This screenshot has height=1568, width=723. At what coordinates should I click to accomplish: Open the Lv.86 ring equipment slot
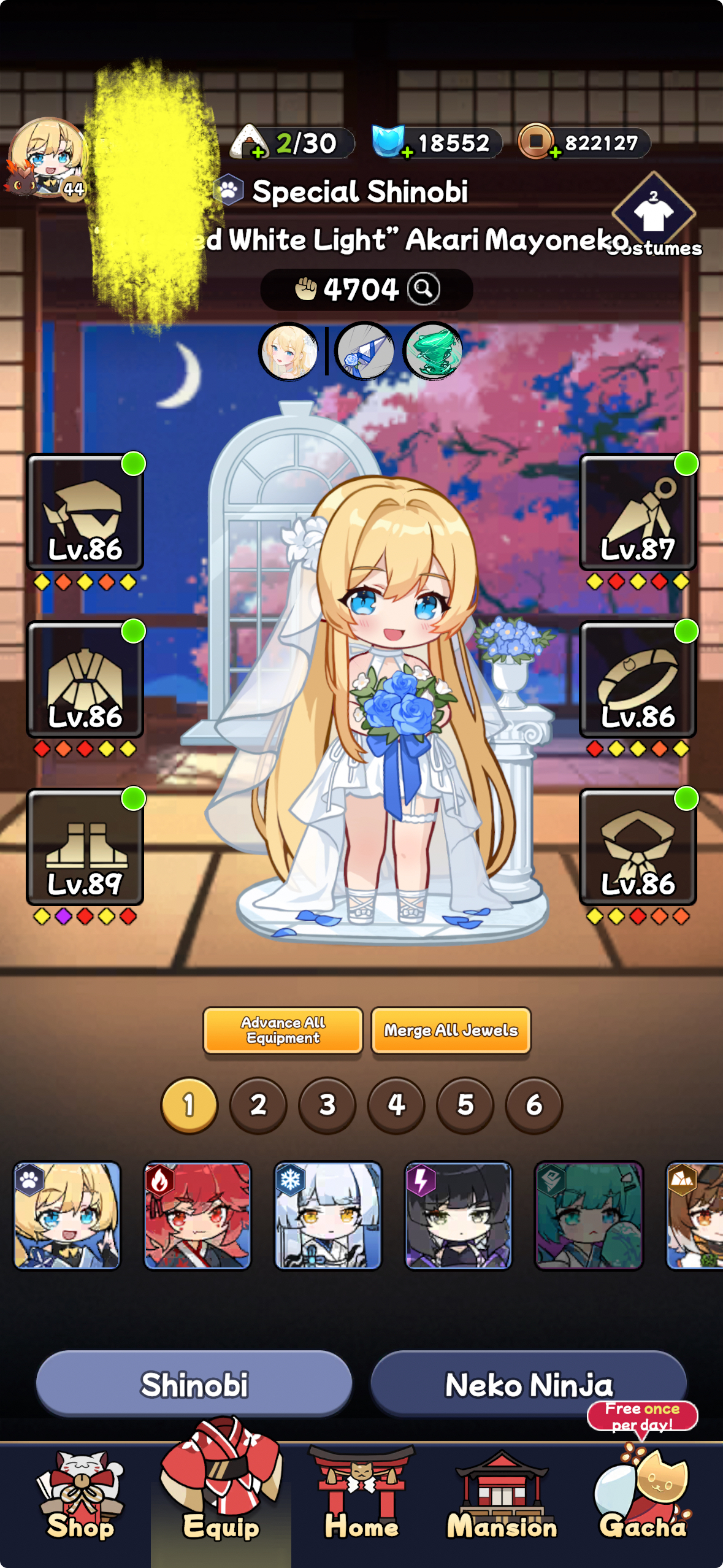[x=638, y=680]
